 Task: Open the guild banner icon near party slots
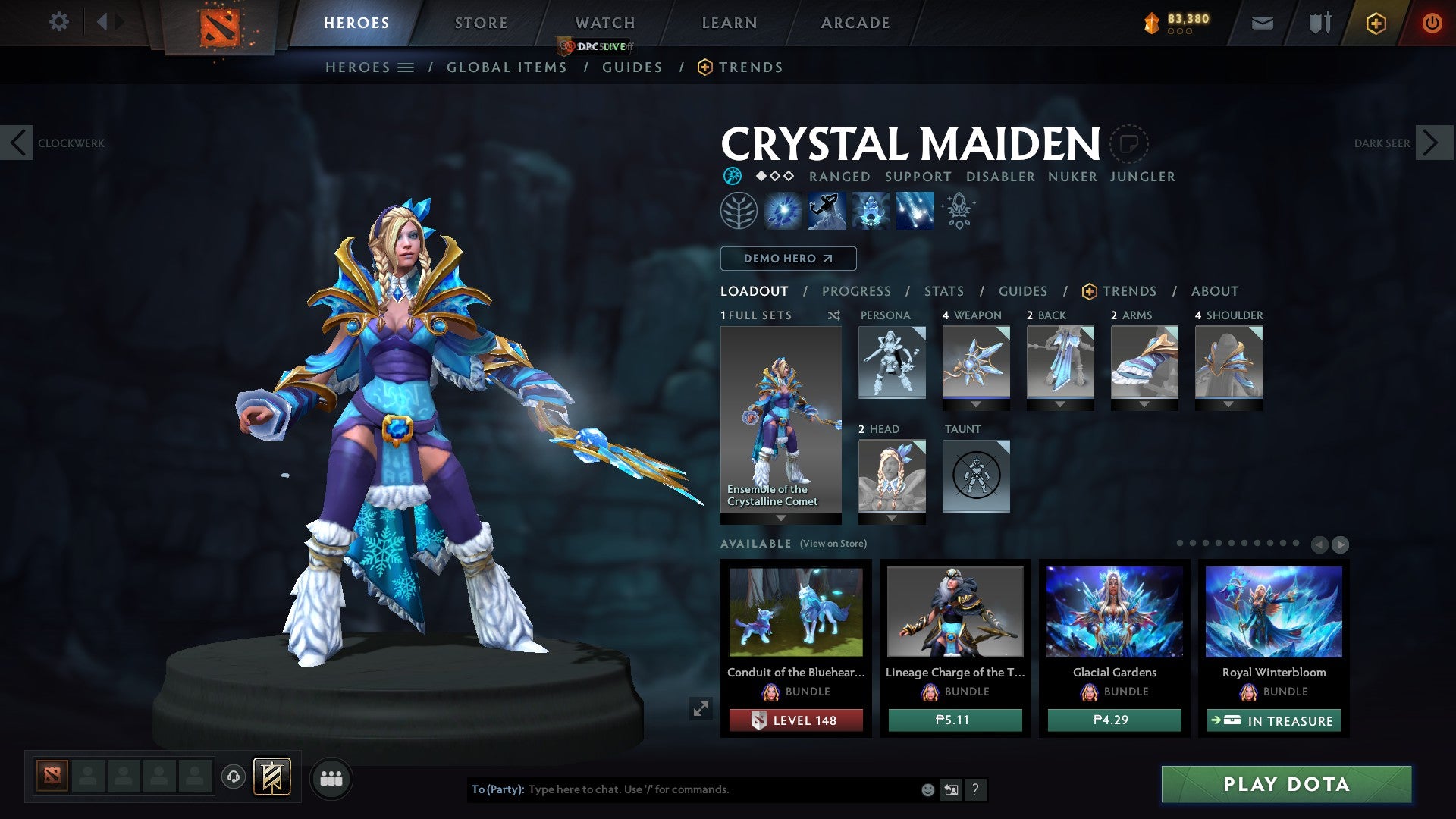273,777
